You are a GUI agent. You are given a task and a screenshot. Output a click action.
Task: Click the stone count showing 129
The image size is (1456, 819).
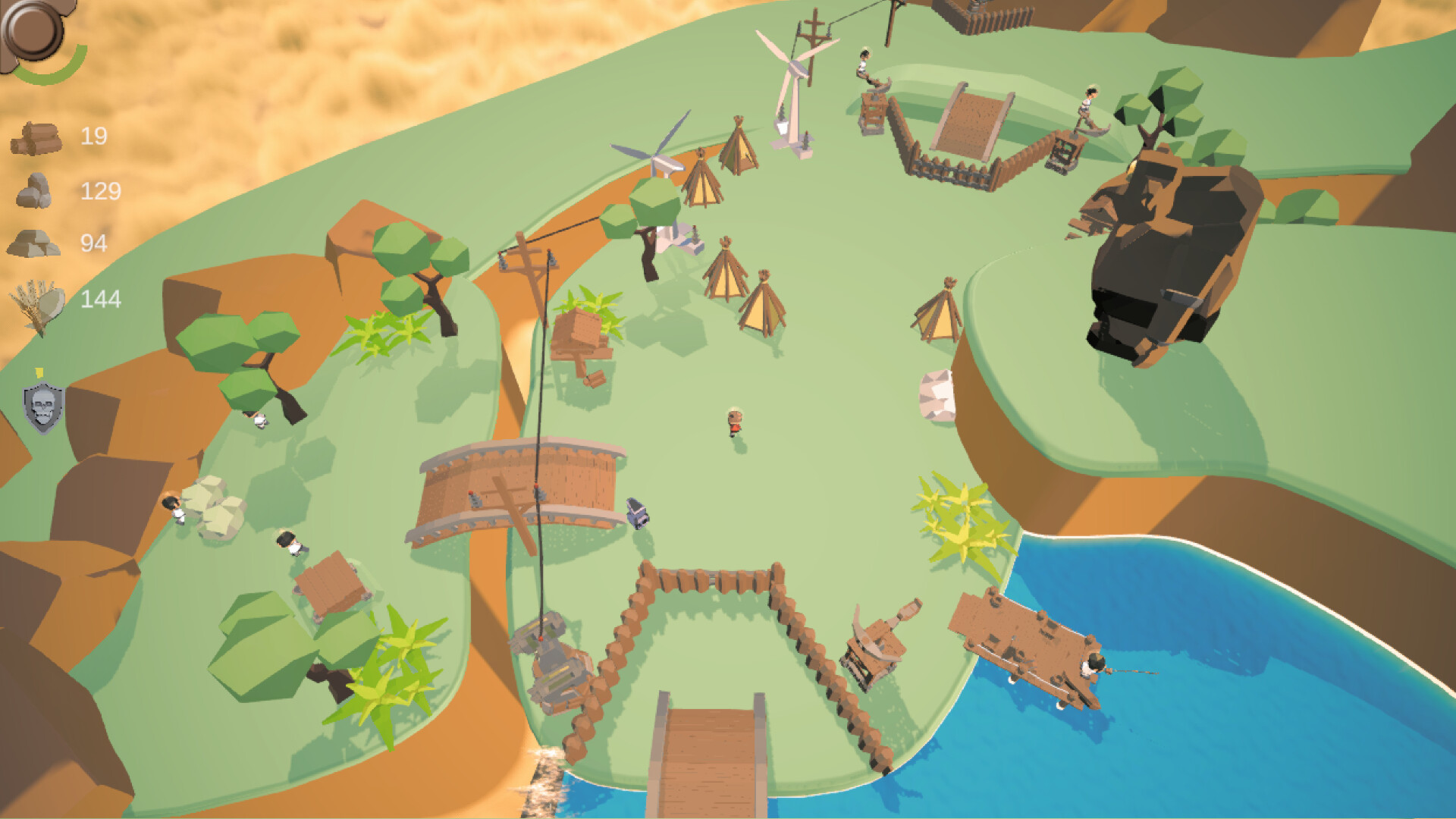pyautogui.click(x=102, y=193)
